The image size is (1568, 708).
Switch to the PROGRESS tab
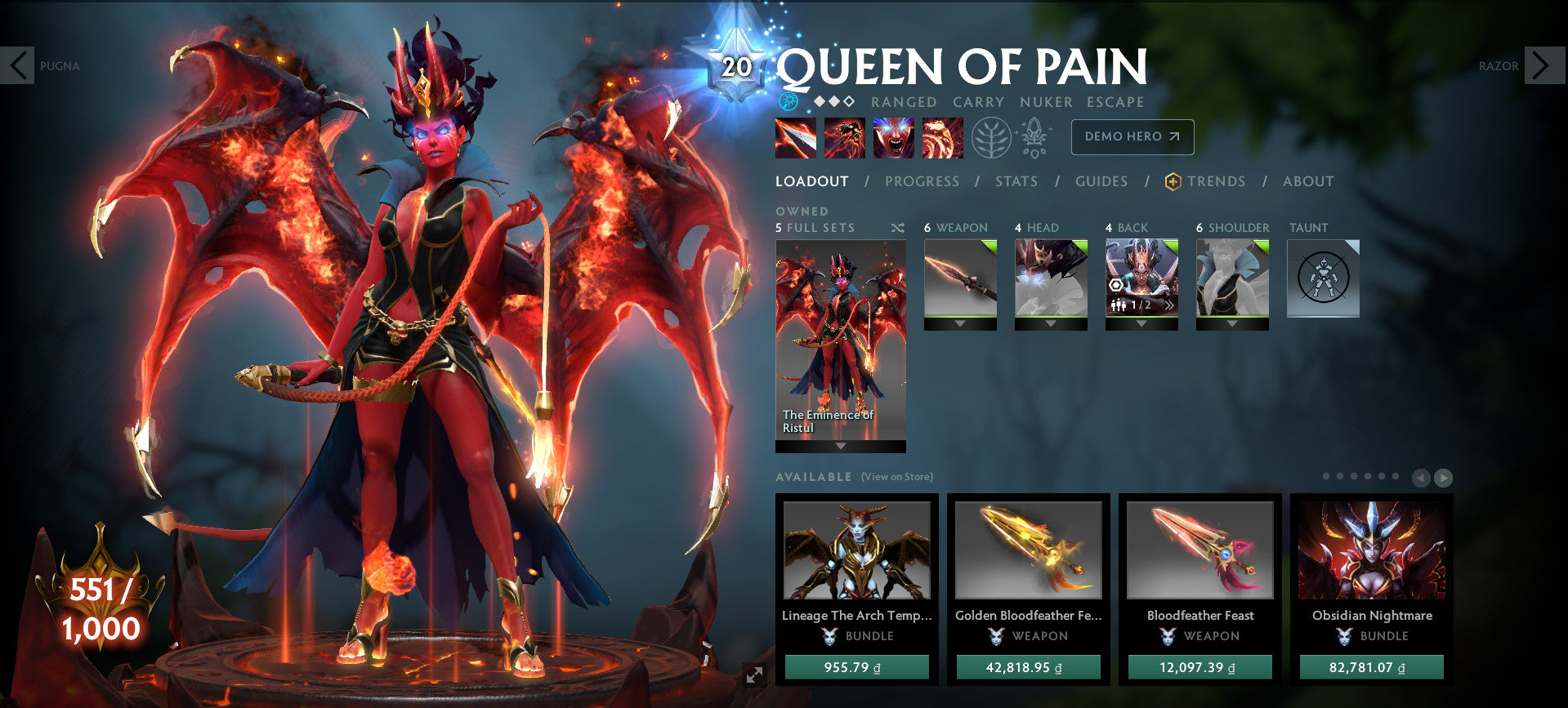(922, 181)
